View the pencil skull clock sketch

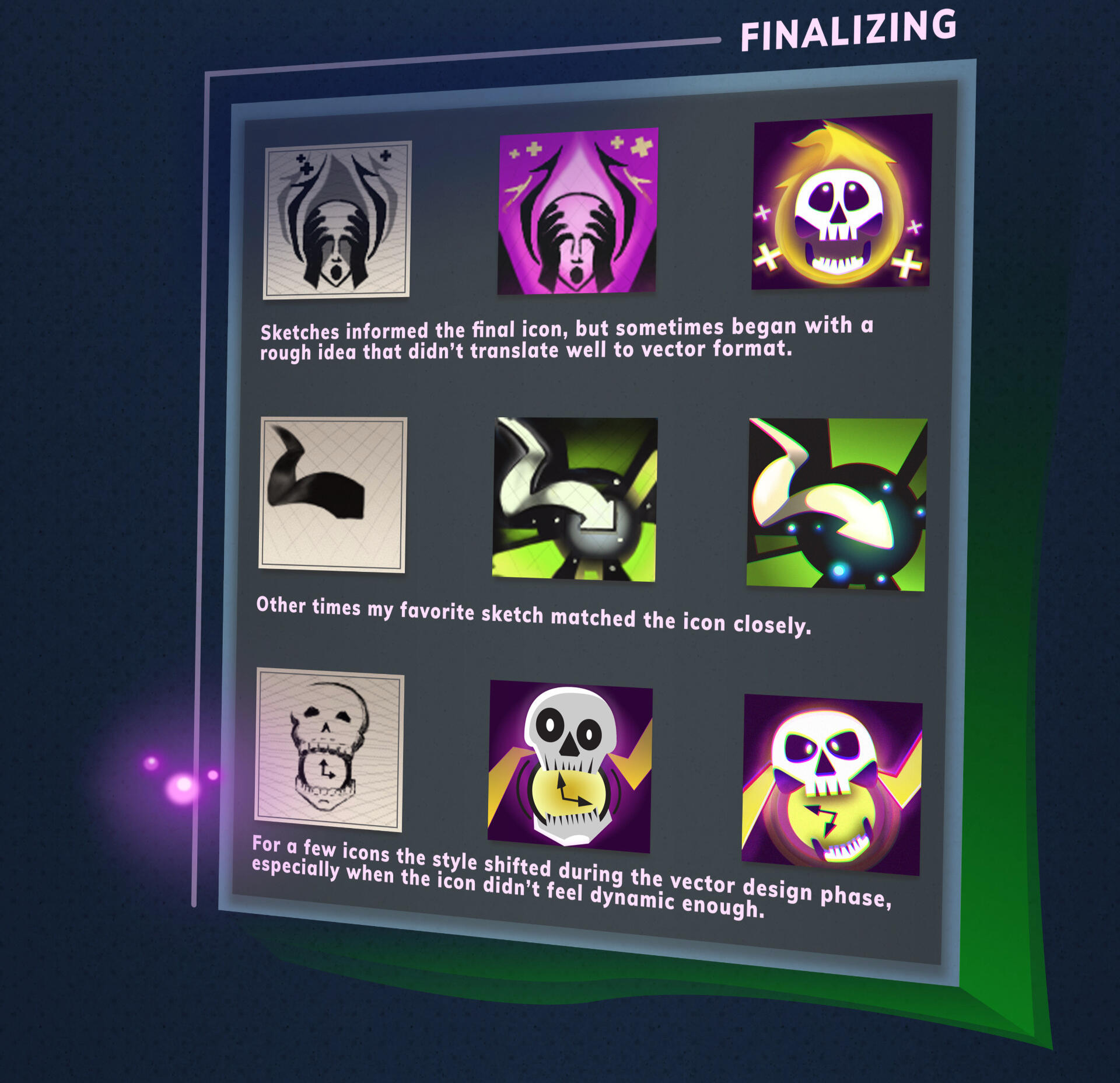pos(330,750)
